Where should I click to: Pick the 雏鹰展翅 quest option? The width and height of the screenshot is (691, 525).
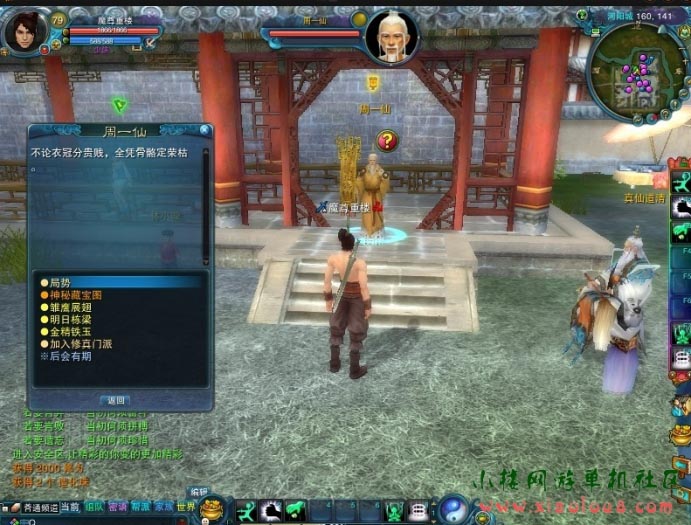66,307
